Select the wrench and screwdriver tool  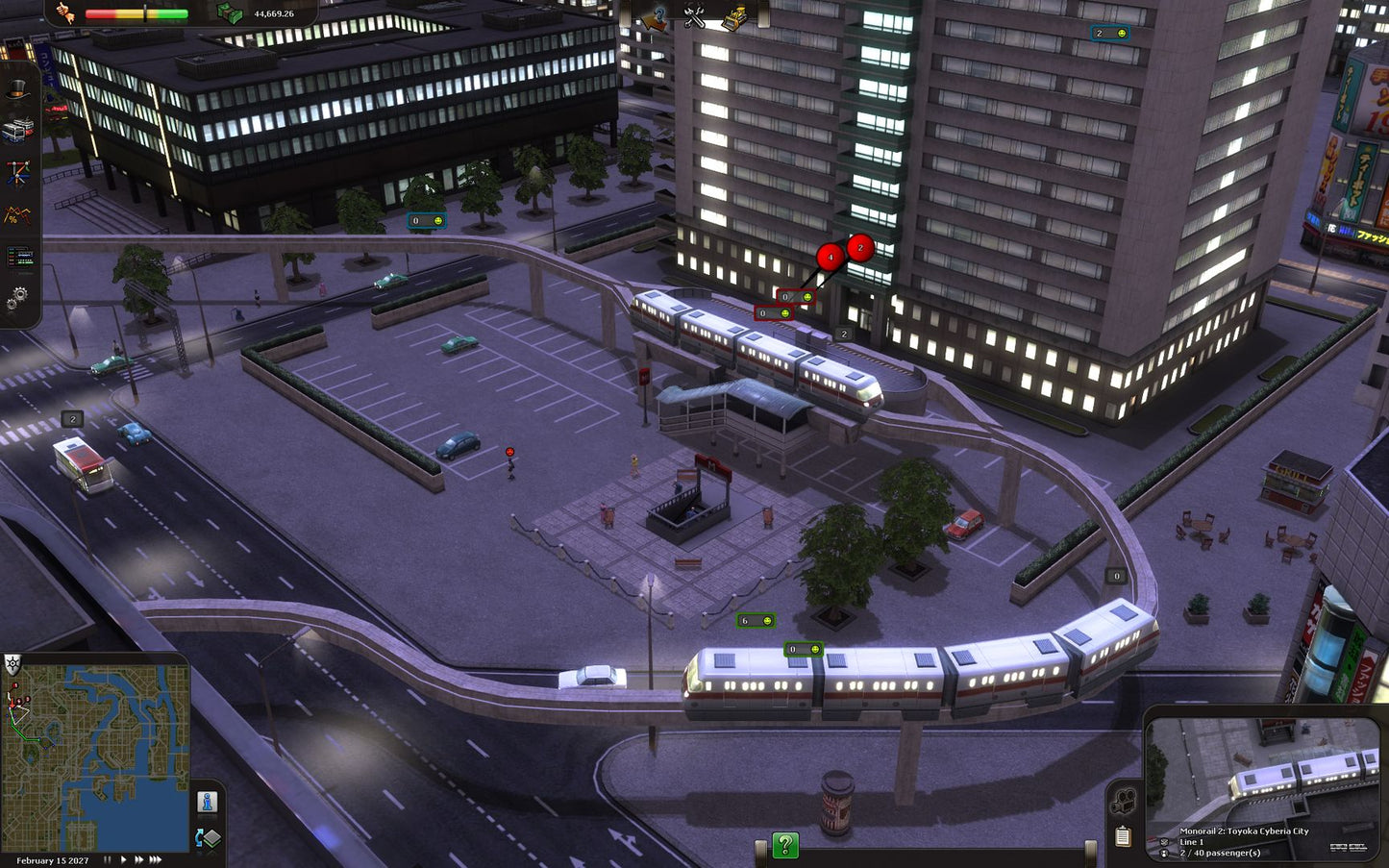pyautogui.click(x=694, y=16)
